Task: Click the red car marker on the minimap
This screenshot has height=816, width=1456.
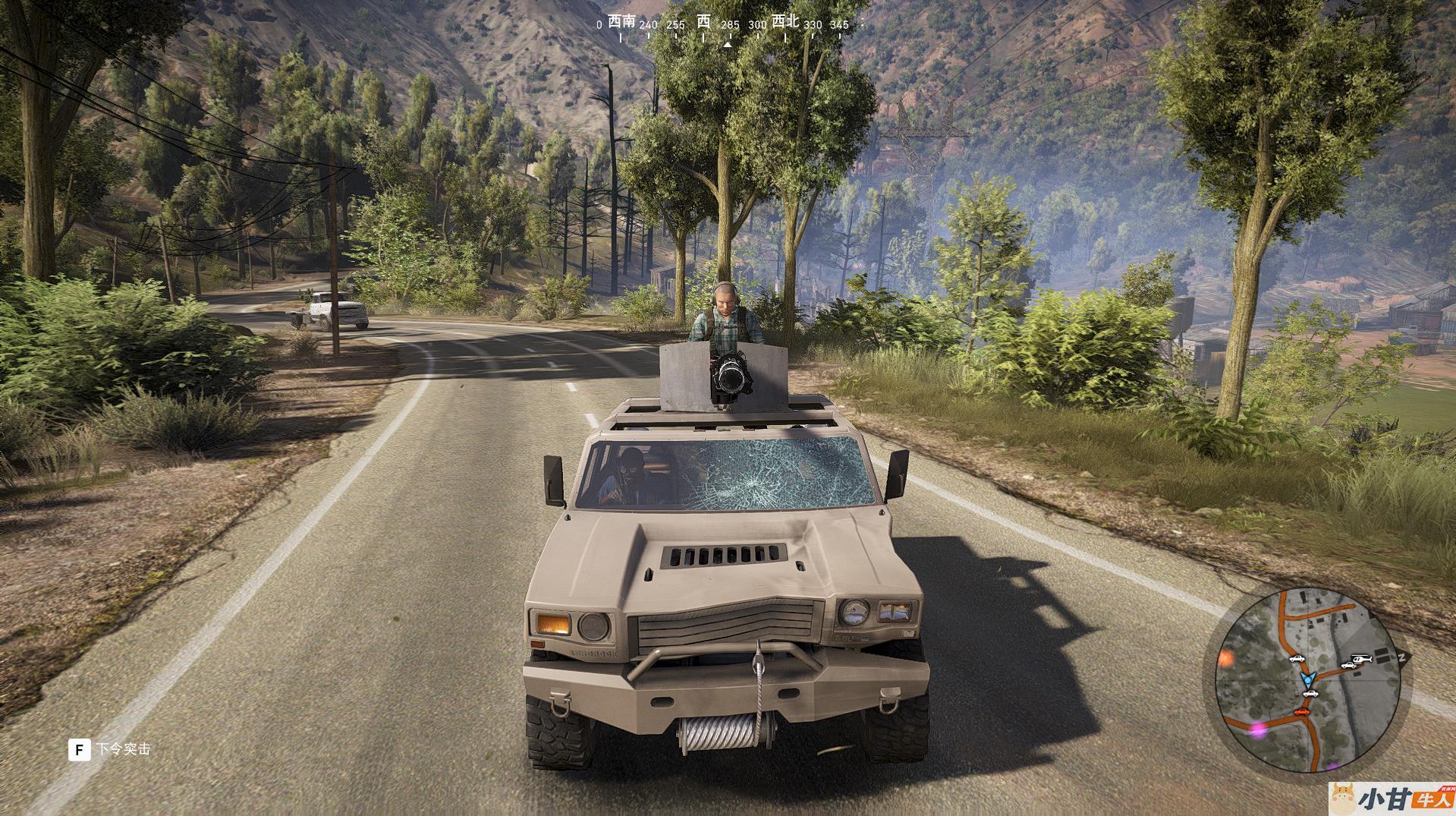Action: (1302, 711)
